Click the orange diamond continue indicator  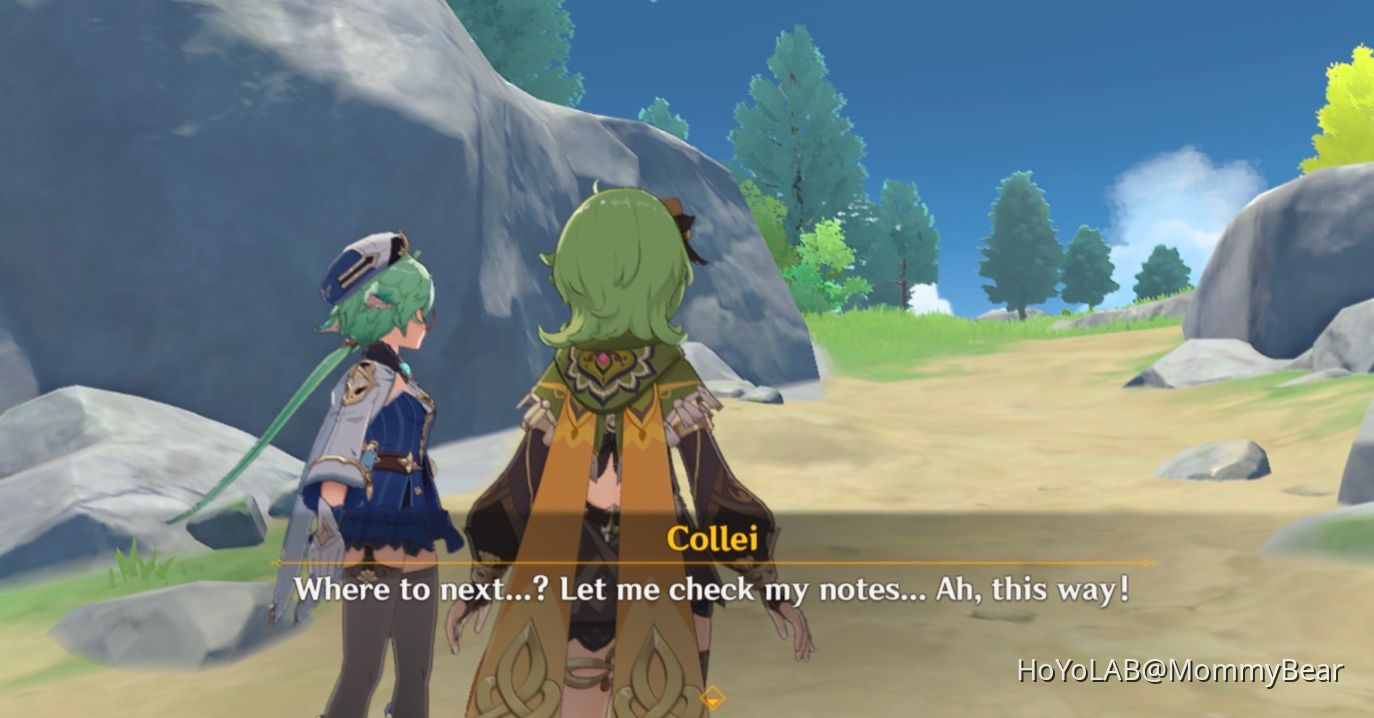click(x=712, y=696)
